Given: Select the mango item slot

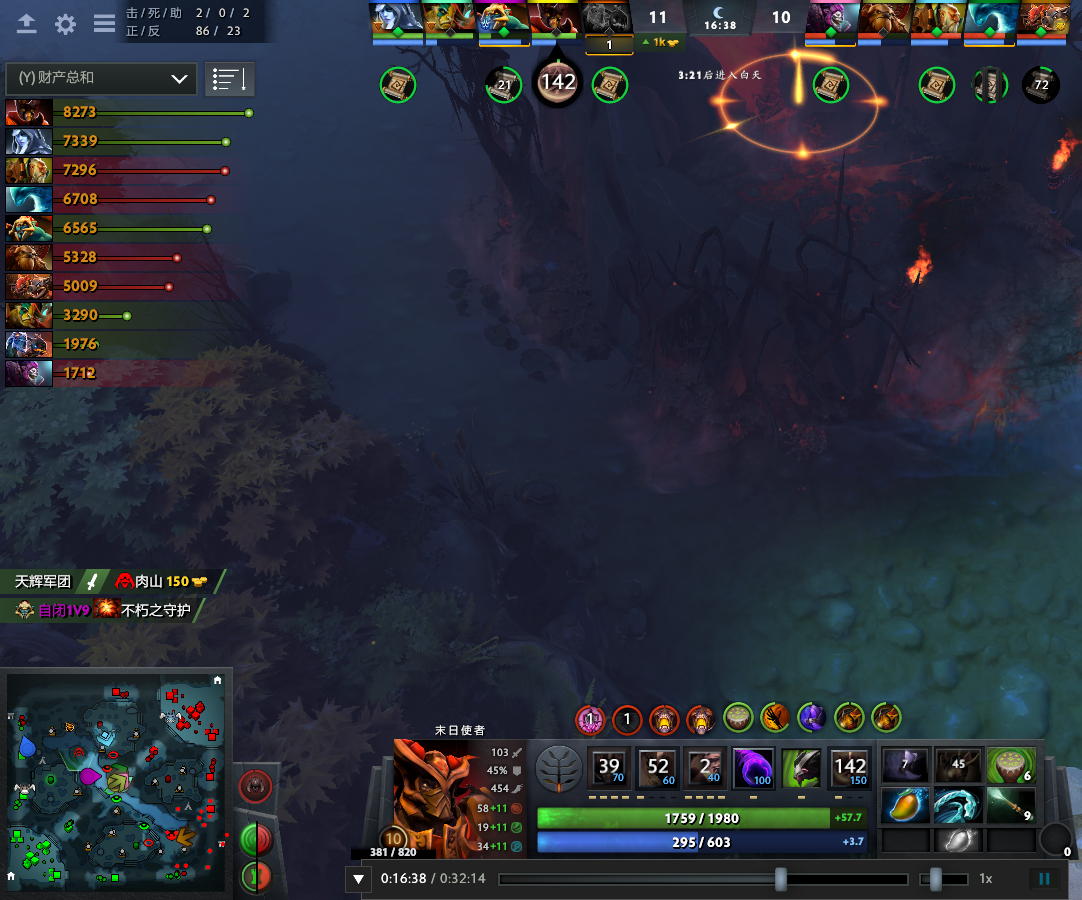Looking at the screenshot, I should click(x=905, y=805).
